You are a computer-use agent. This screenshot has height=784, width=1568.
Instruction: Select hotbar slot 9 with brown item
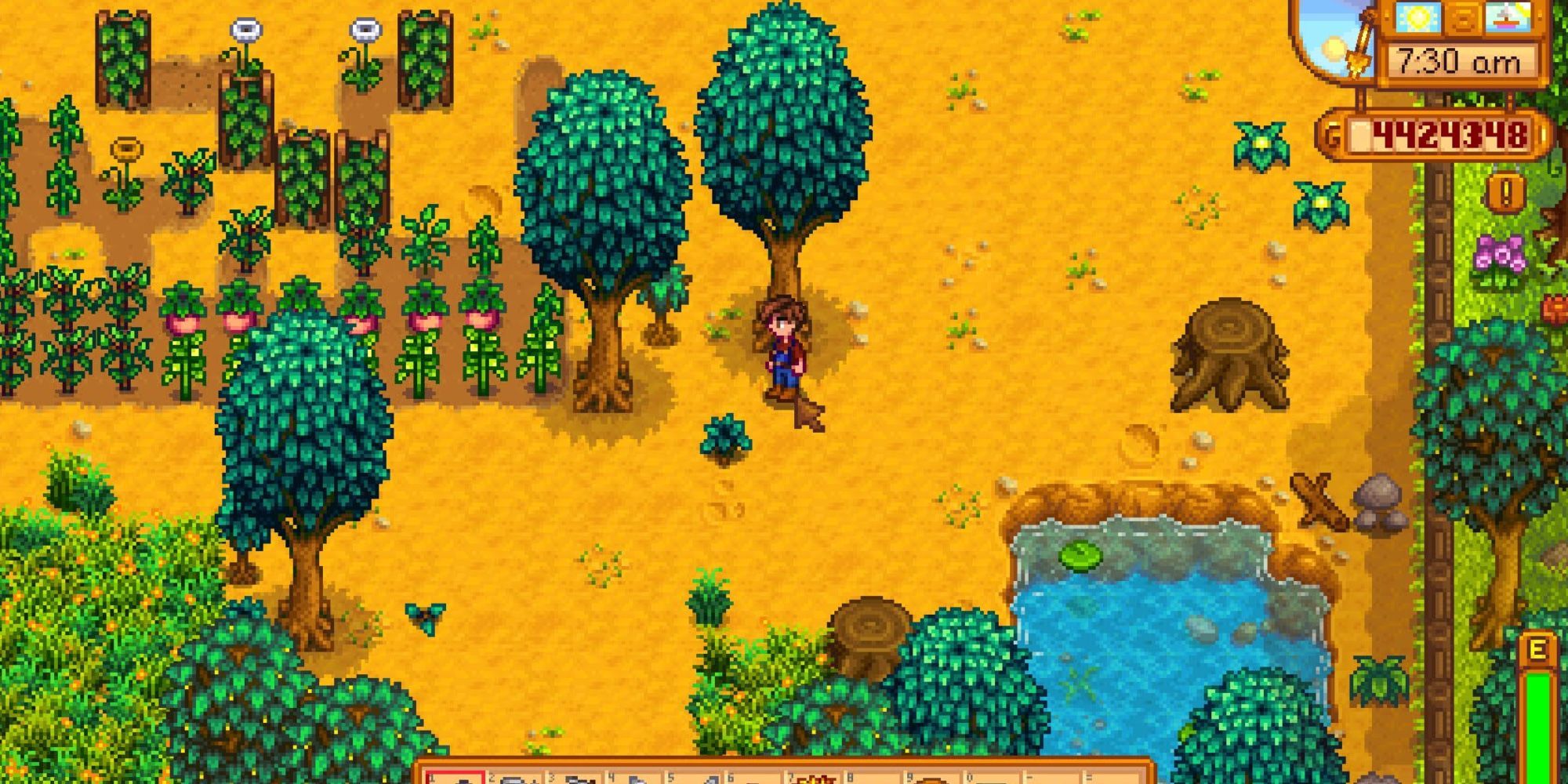tap(935, 778)
